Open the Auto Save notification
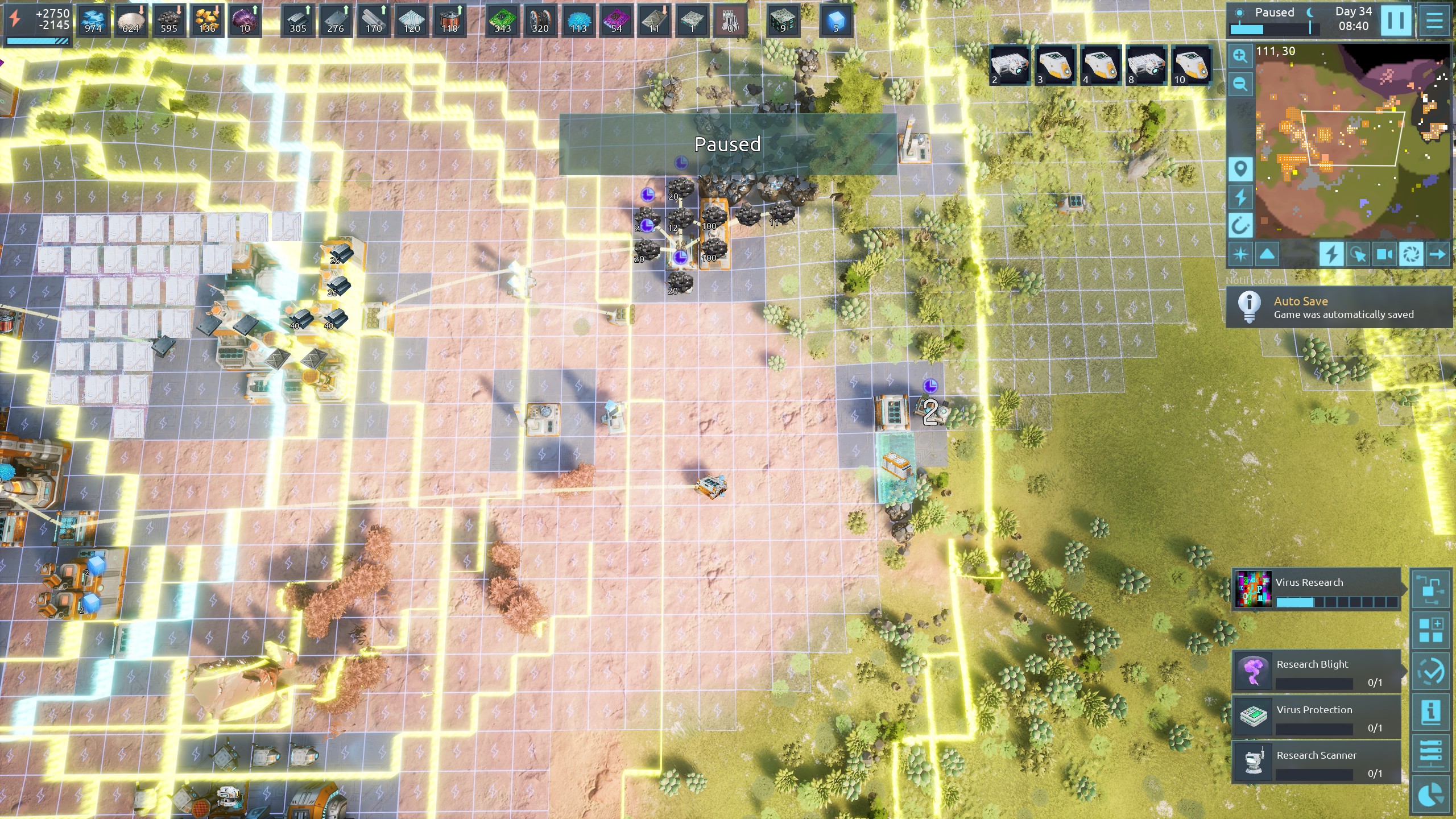The image size is (1456, 819). tap(1339, 308)
